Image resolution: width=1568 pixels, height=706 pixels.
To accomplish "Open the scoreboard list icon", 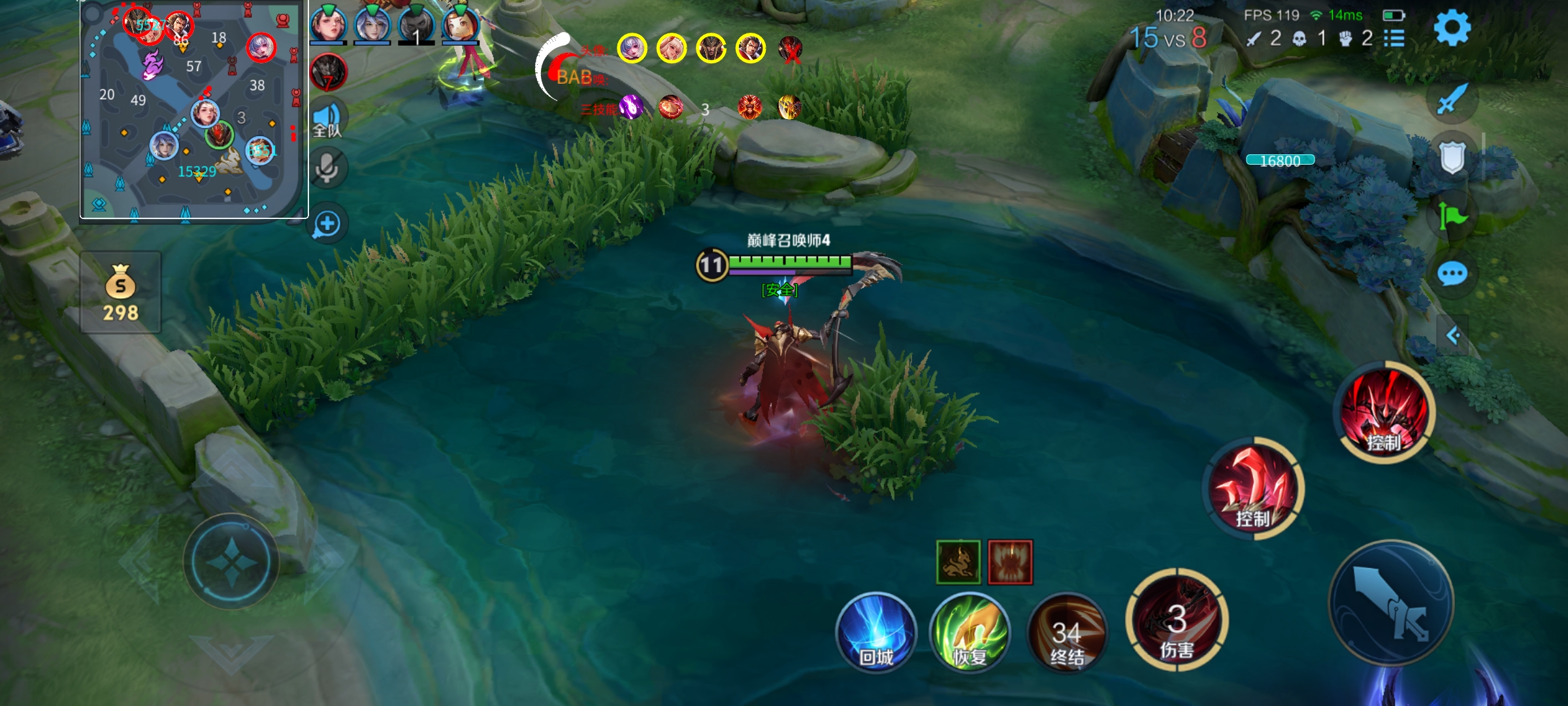I will (x=1394, y=39).
